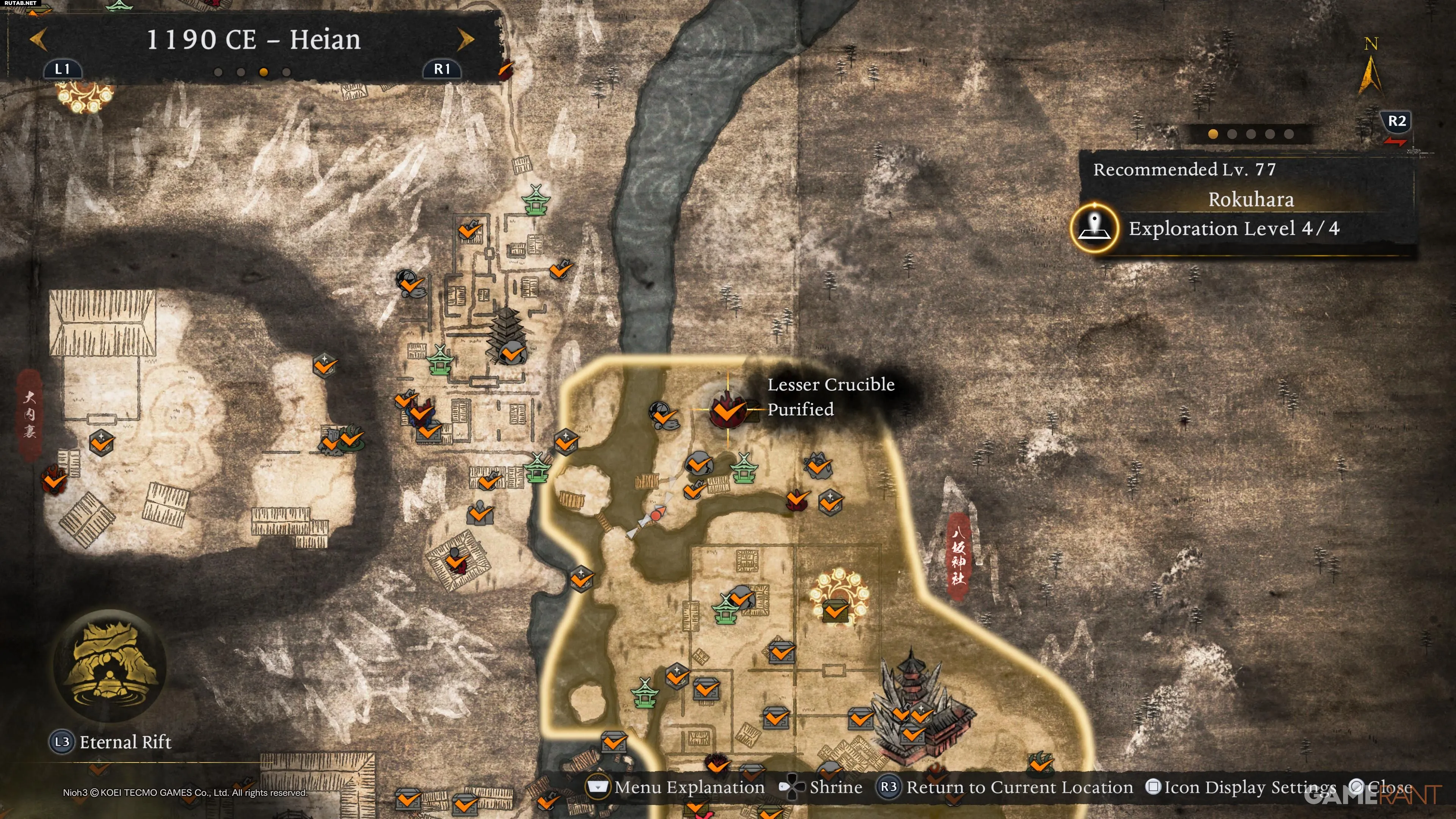Go to the next era with right arrow

465,39
